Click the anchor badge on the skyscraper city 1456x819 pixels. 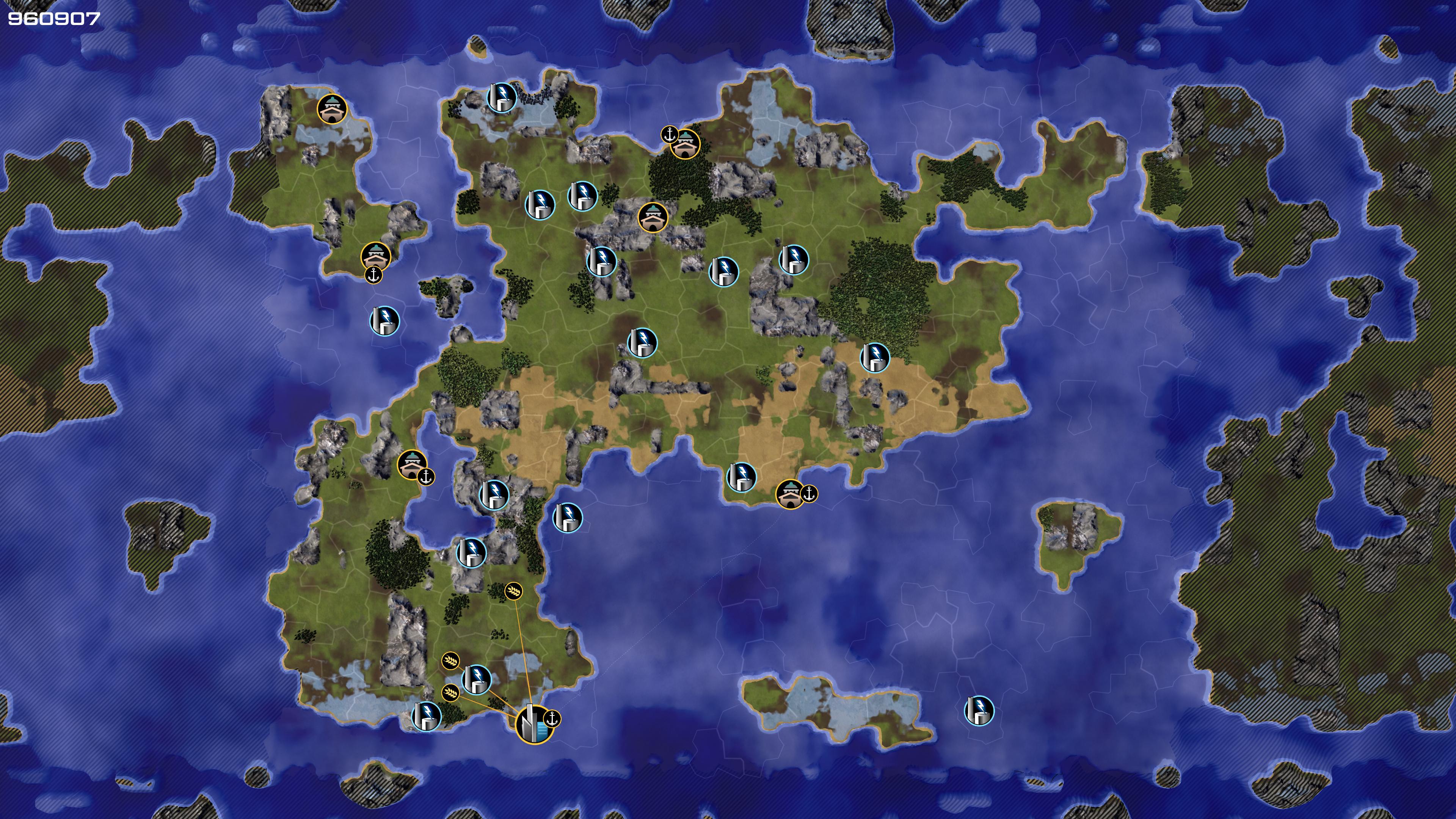pyautogui.click(x=552, y=719)
